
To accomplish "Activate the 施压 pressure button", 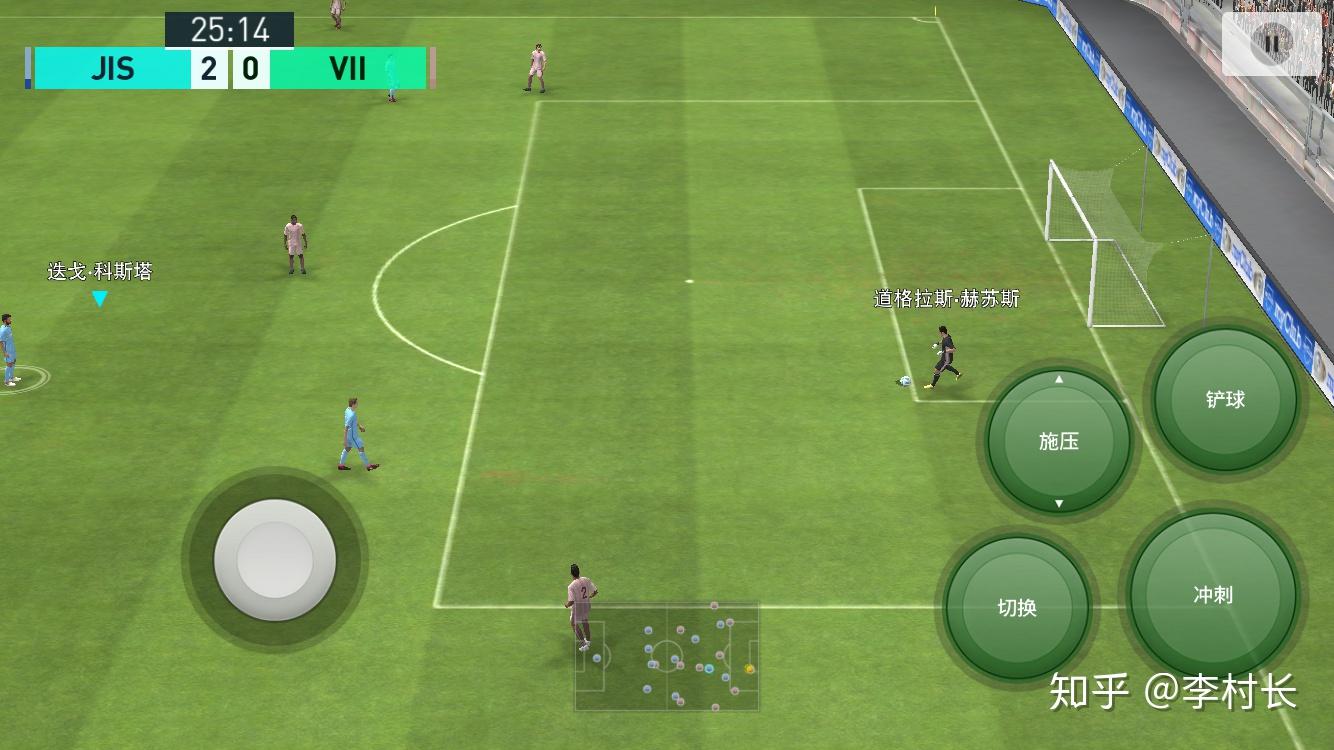I will point(1058,441).
